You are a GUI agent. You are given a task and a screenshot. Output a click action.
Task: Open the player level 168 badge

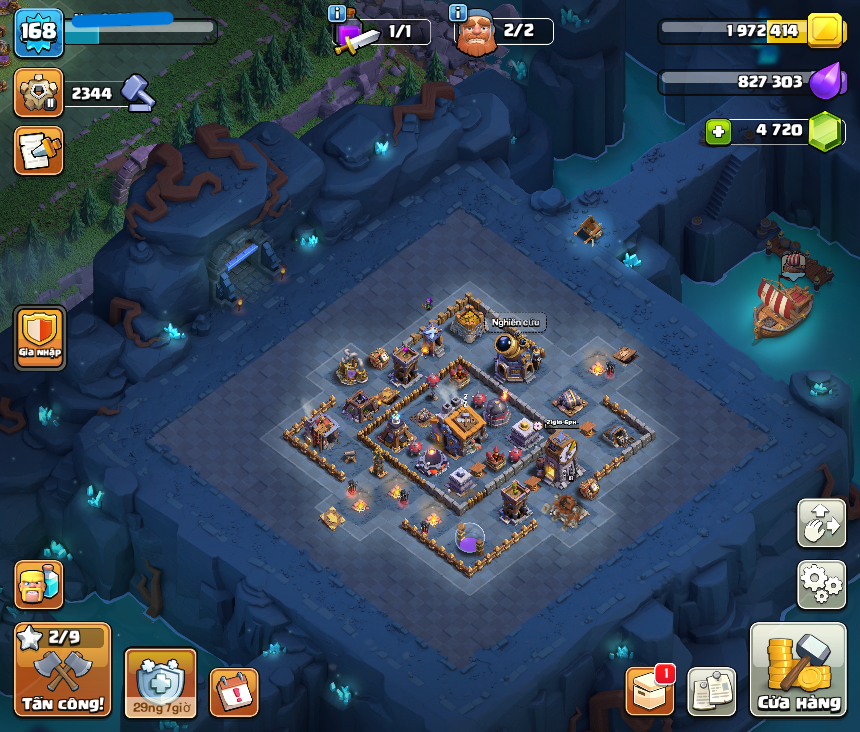point(39,32)
